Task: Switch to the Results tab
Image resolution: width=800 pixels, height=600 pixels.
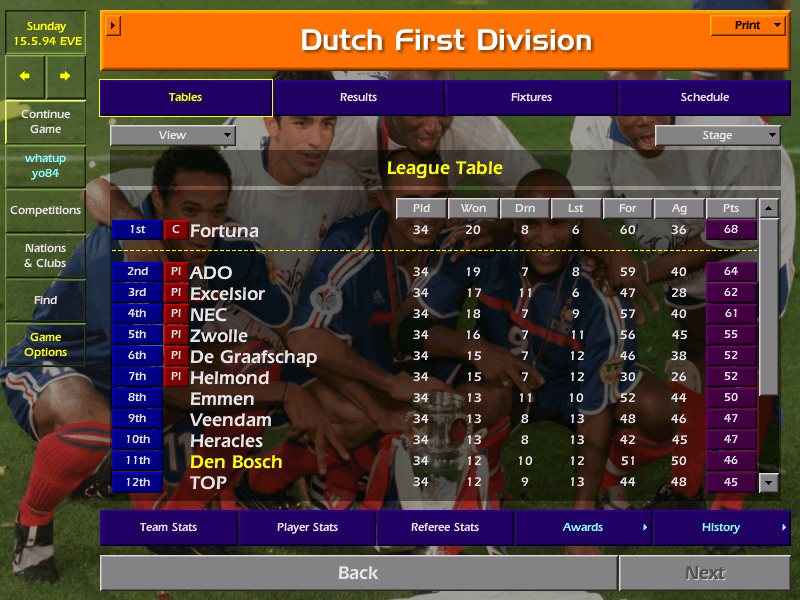Action: pyautogui.click(x=358, y=97)
